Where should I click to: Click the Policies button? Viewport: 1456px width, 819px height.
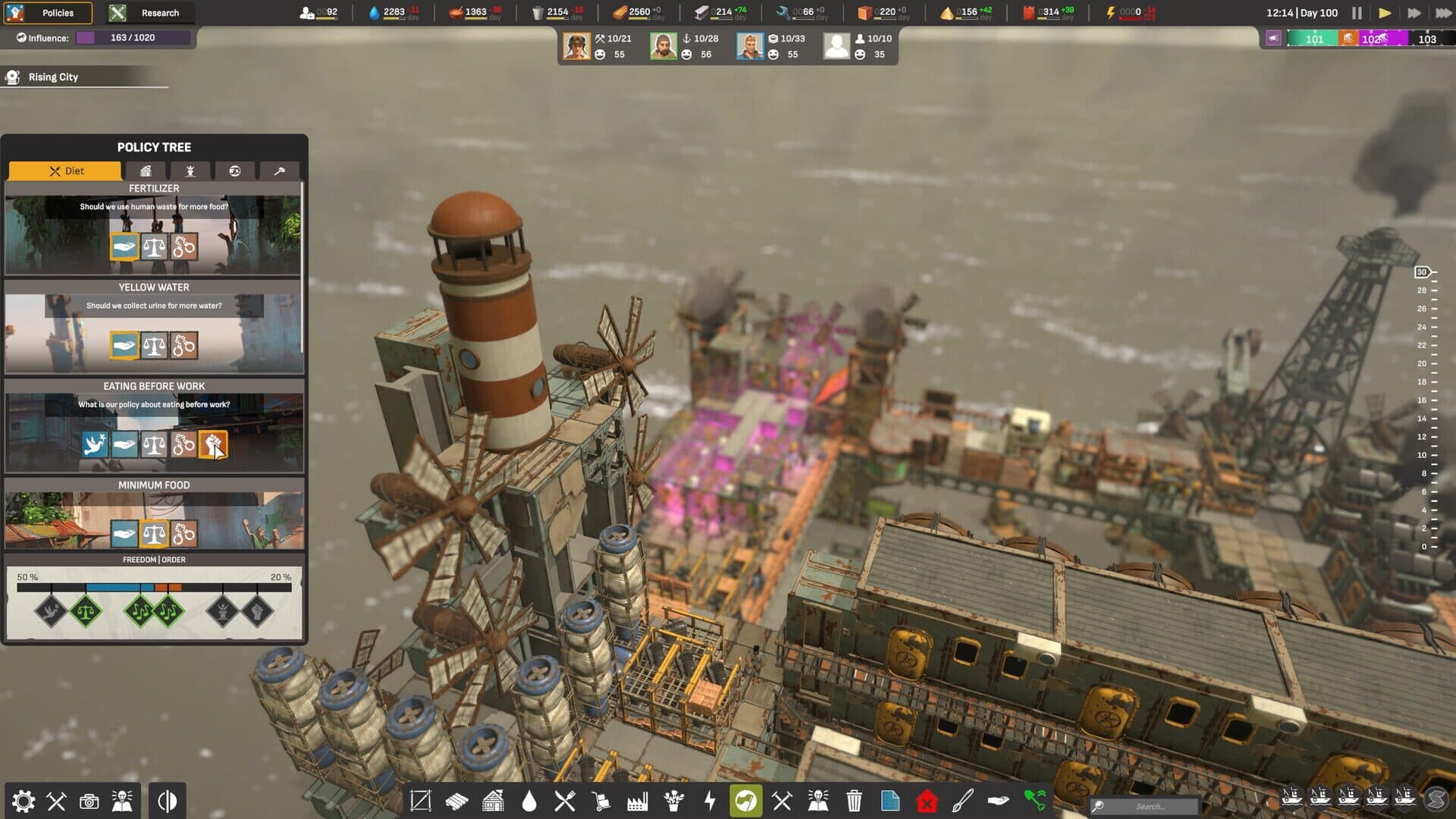click(49, 13)
